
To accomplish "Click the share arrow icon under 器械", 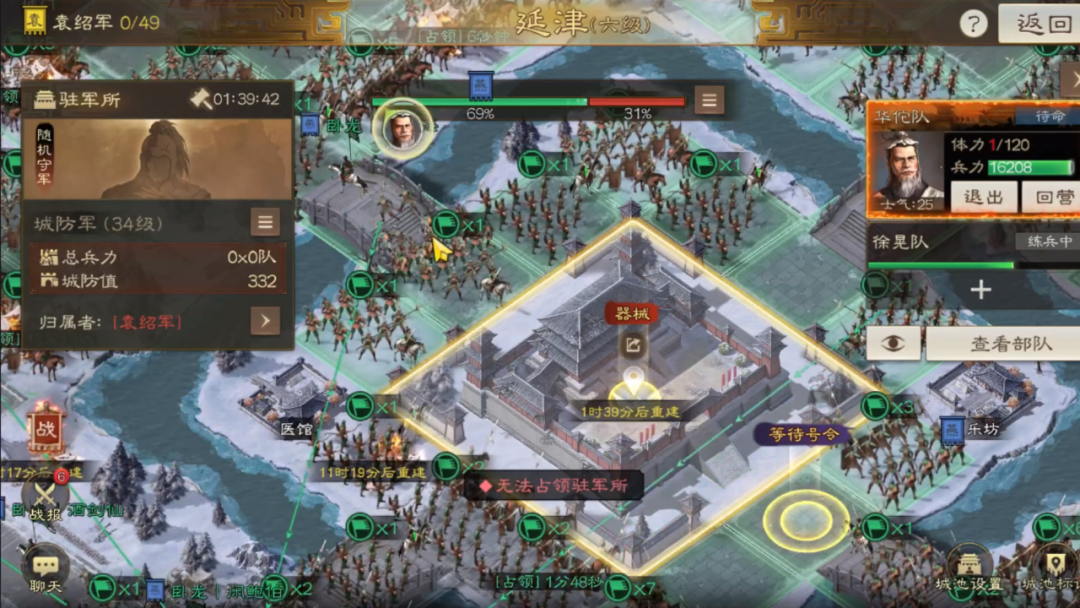I will [632, 345].
